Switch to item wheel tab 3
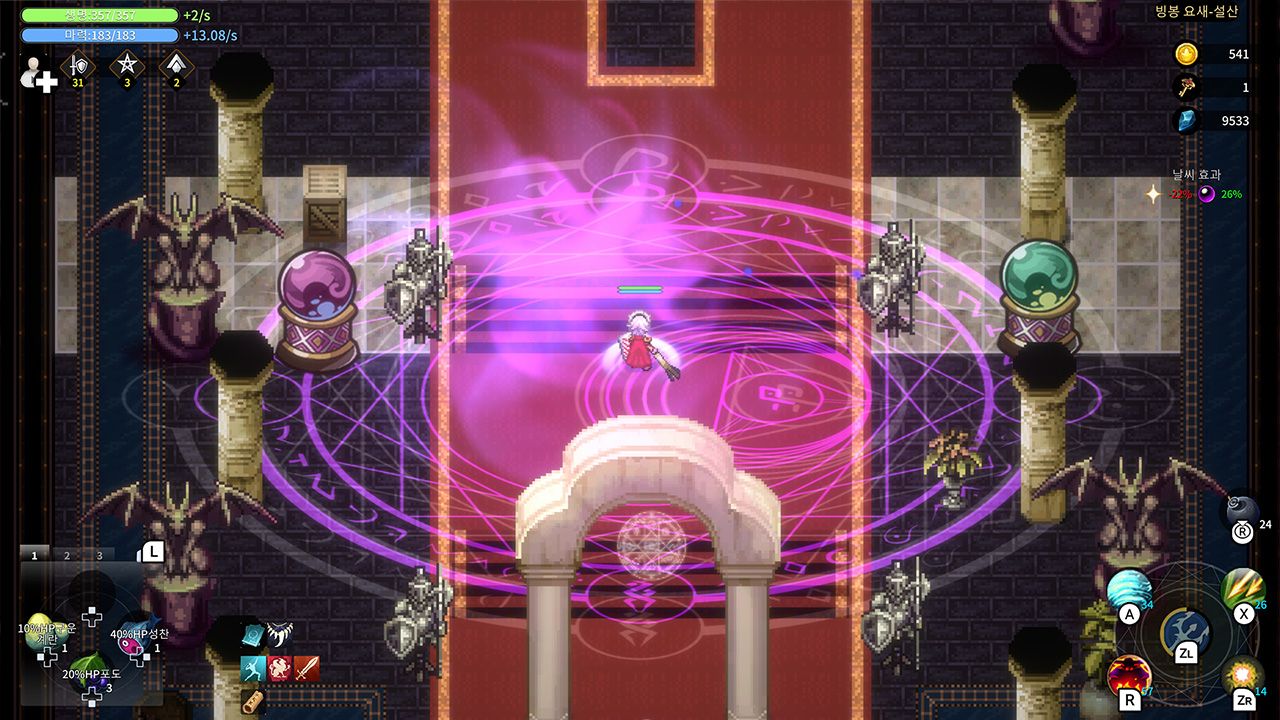Screen dimensions: 1280x720 pos(99,555)
